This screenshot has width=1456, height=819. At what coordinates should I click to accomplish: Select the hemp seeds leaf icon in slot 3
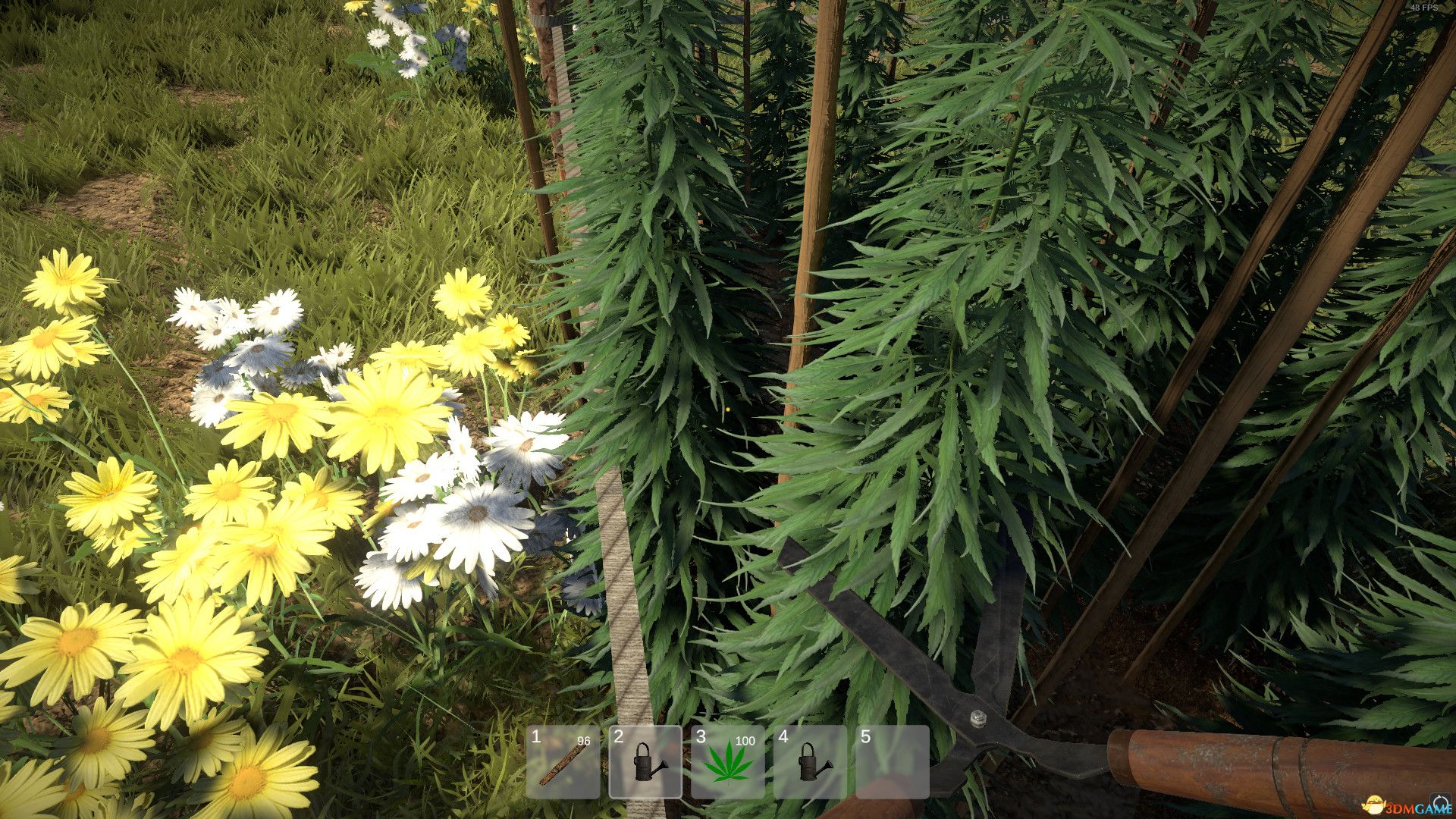click(728, 762)
